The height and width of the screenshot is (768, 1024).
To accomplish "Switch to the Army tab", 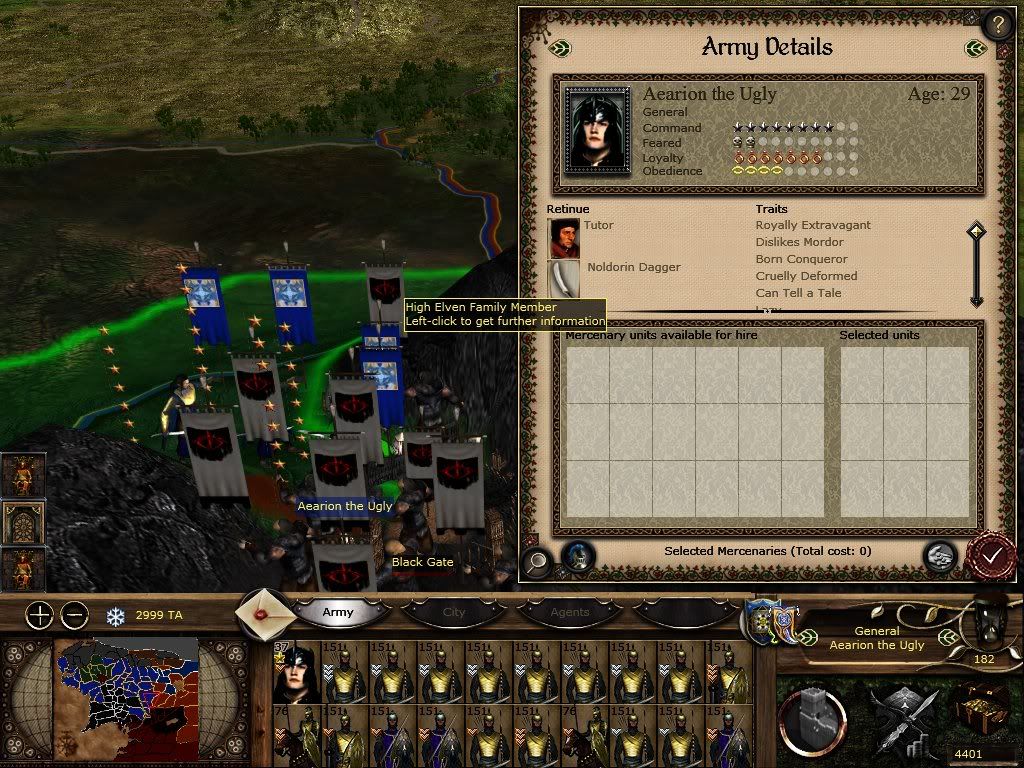I will [x=338, y=612].
